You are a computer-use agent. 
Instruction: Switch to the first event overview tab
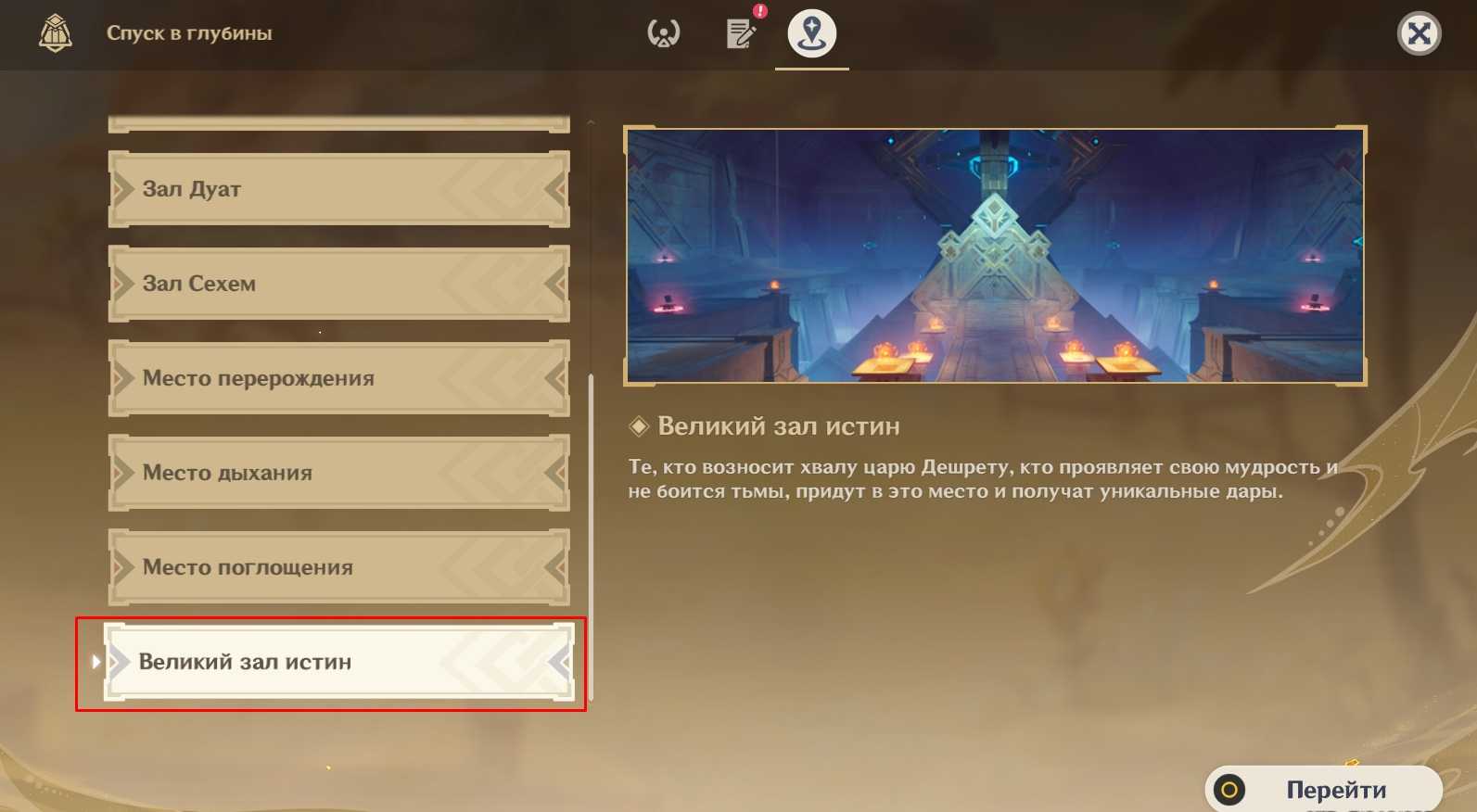pyautogui.click(x=663, y=33)
